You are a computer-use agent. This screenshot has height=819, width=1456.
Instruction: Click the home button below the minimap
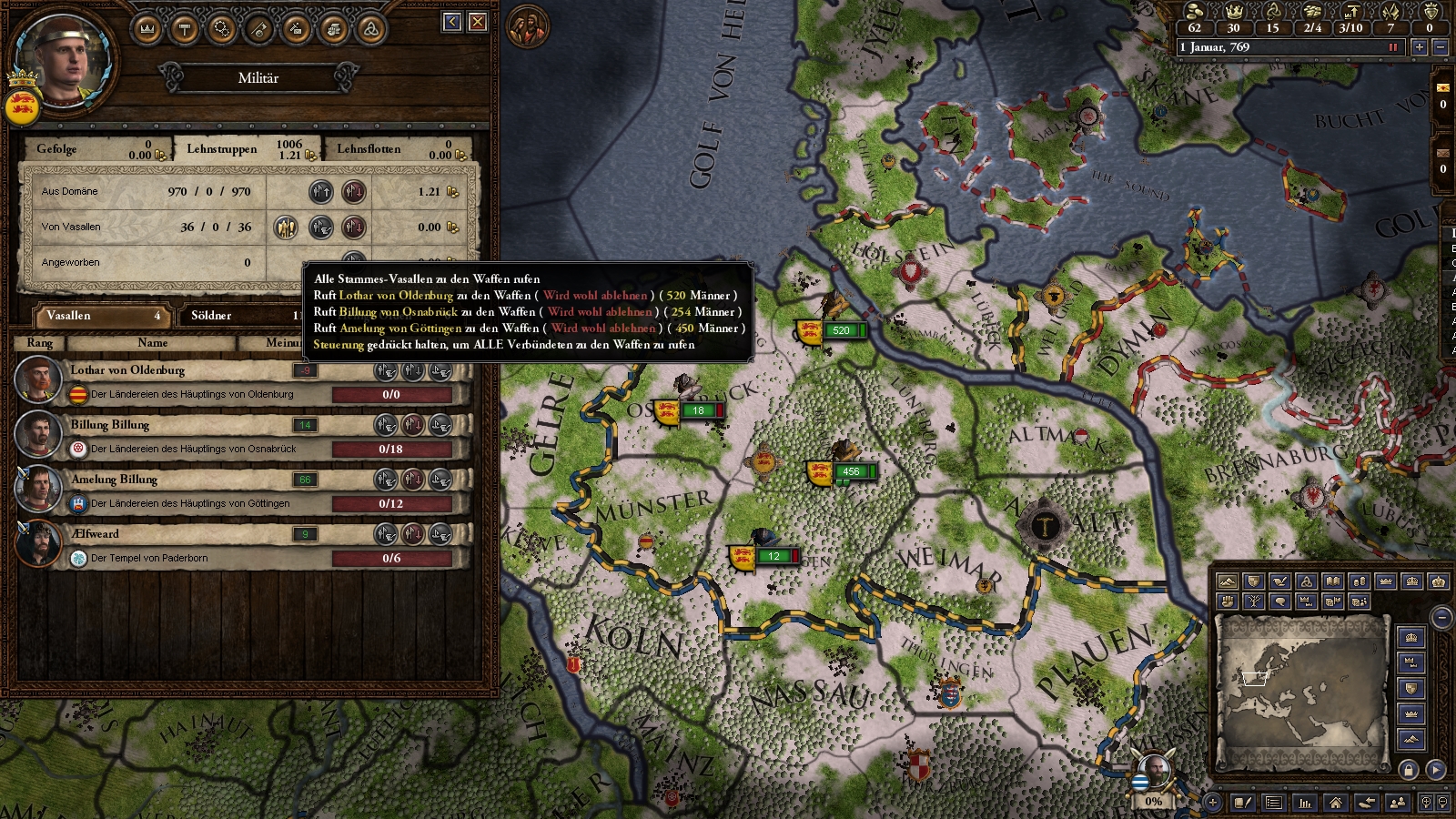[x=1335, y=803]
